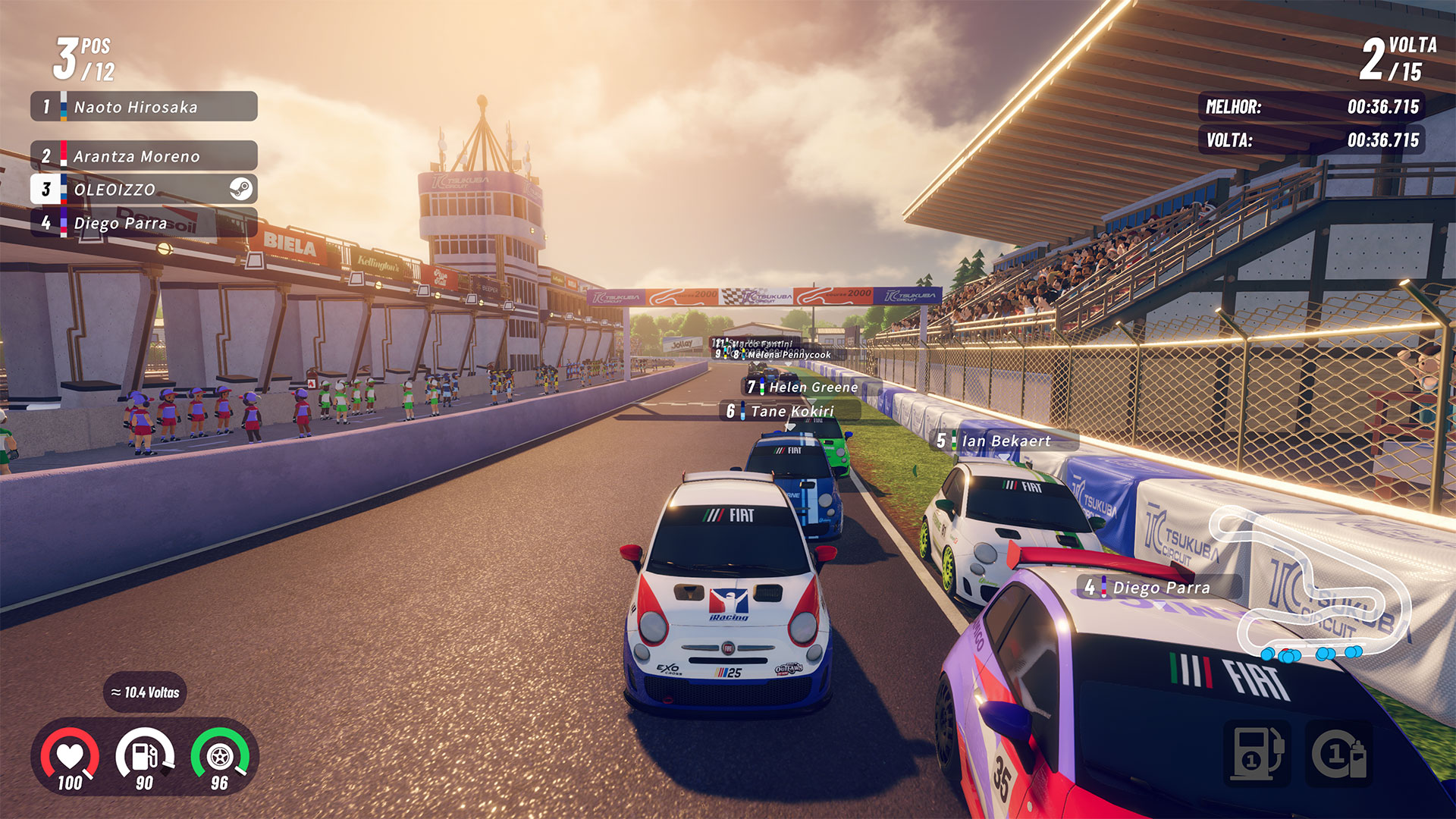1456x819 pixels.
Task: Select the Ian Bekaert driver name tag
Action: 1003,441
